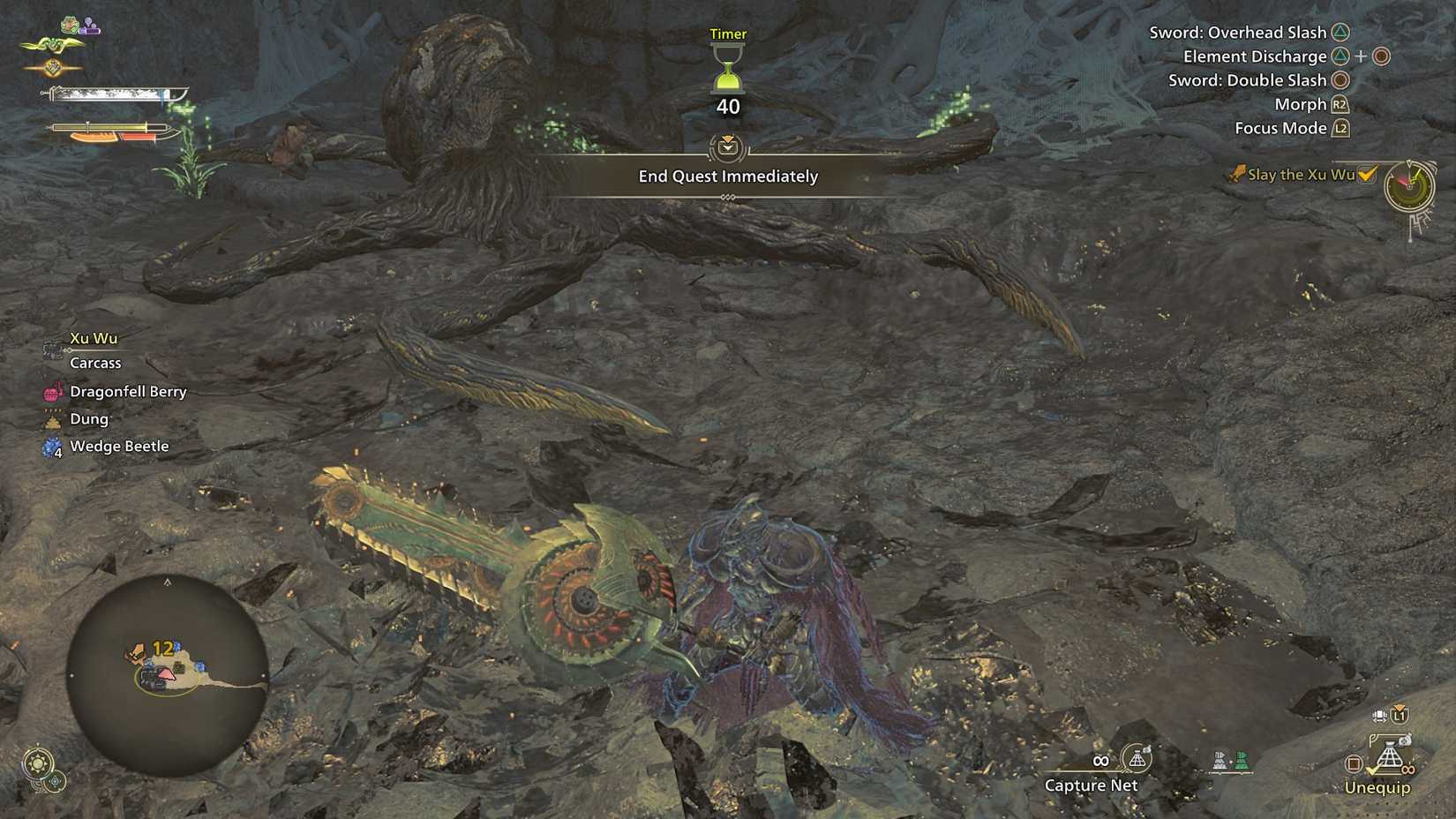This screenshot has height=819, width=1456.
Task: Toggle the Slay the Xu Wu quest checkmark
Action: (1367, 175)
